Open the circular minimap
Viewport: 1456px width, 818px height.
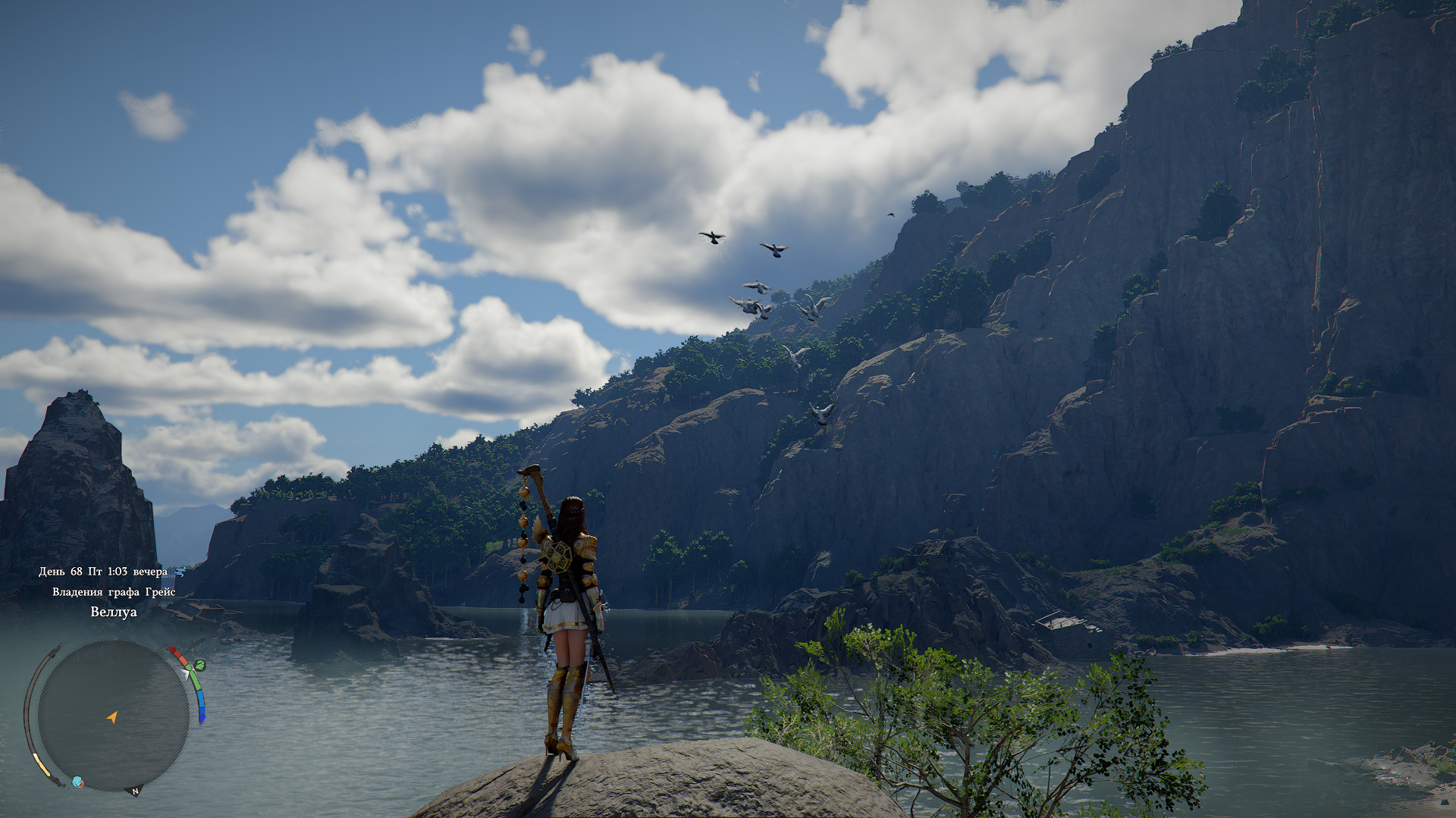pos(113,714)
